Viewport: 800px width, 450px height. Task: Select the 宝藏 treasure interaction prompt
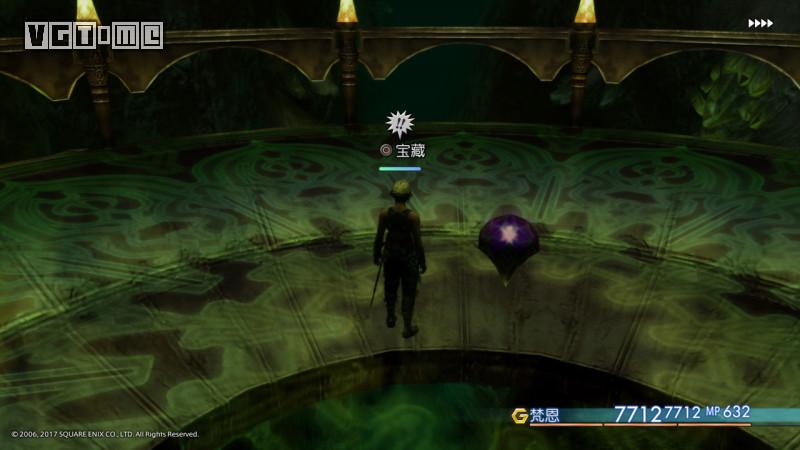point(403,151)
